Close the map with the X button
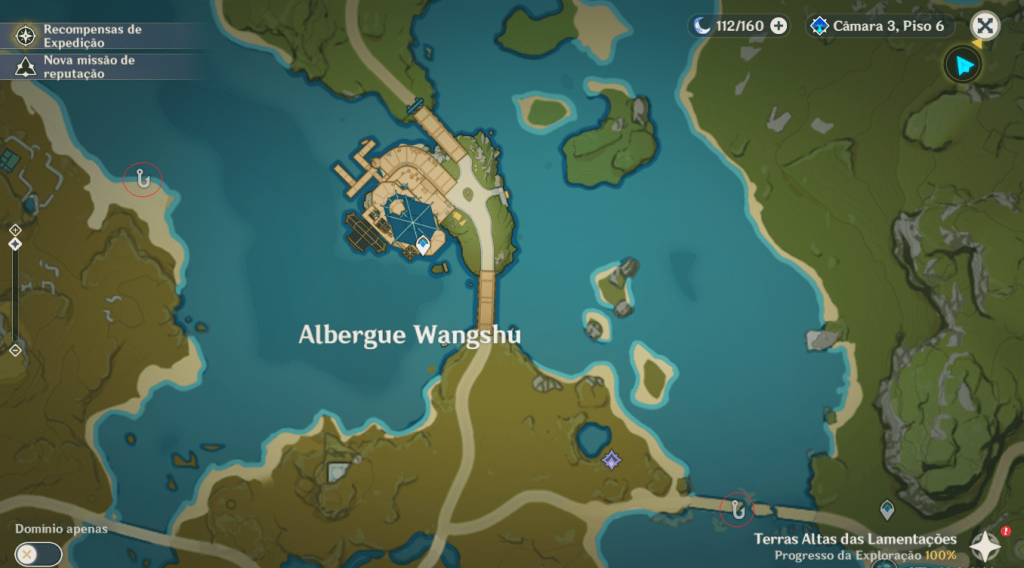1024x568 pixels. [x=985, y=26]
